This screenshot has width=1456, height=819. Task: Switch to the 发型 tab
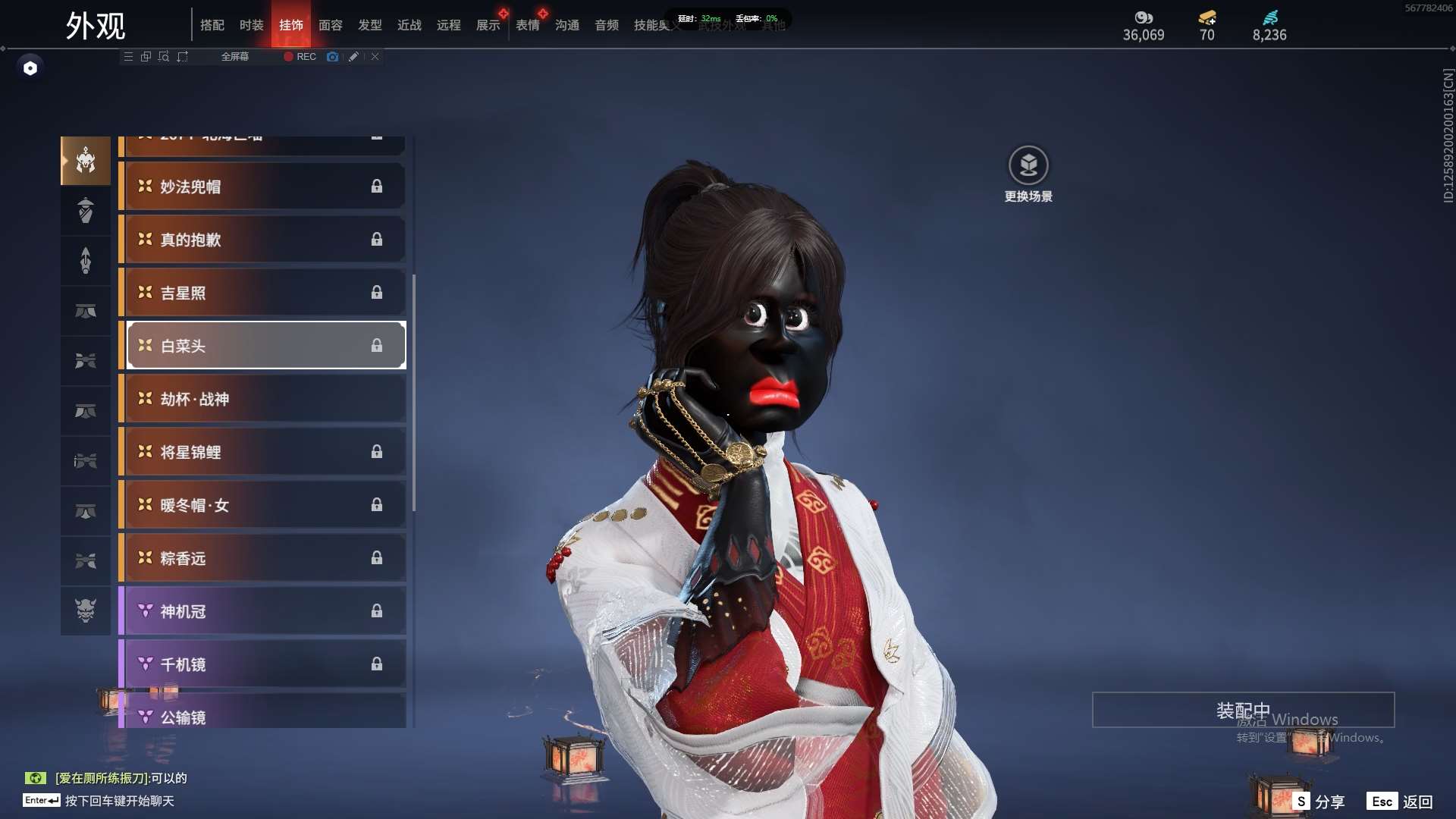[x=369, y=25]
